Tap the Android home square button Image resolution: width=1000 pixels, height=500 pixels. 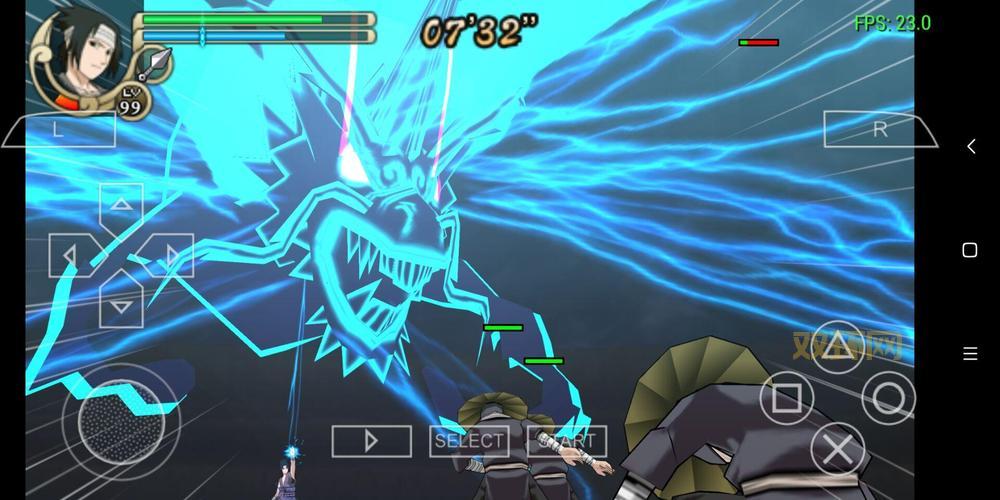coord(970,250)
